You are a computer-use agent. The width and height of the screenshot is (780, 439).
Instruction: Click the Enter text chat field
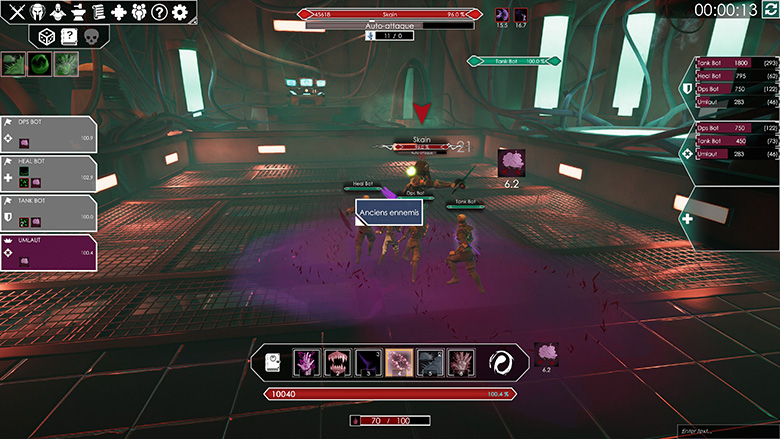pos(722,430)
